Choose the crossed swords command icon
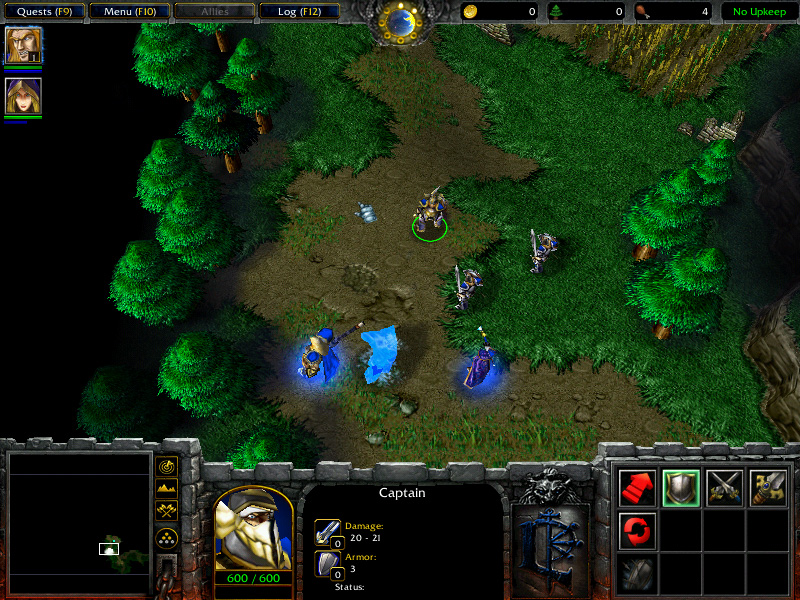The height and width of the screenshot is (600, 800). (724, 487)
